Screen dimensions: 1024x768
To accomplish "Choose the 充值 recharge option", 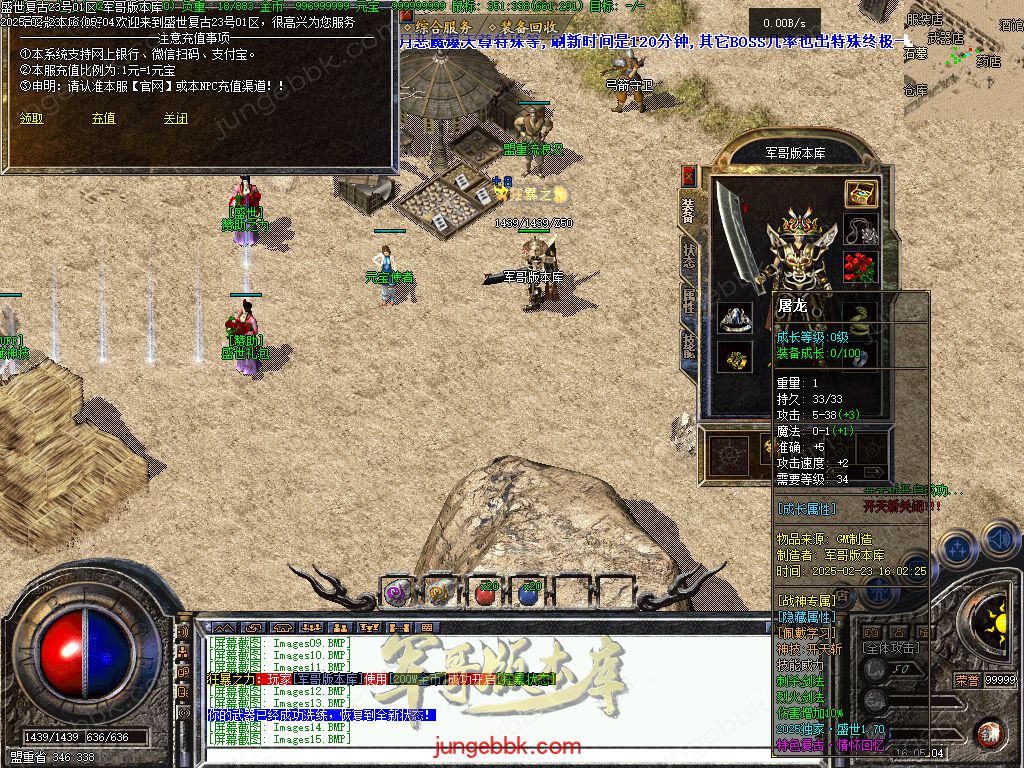I will 103,118.
